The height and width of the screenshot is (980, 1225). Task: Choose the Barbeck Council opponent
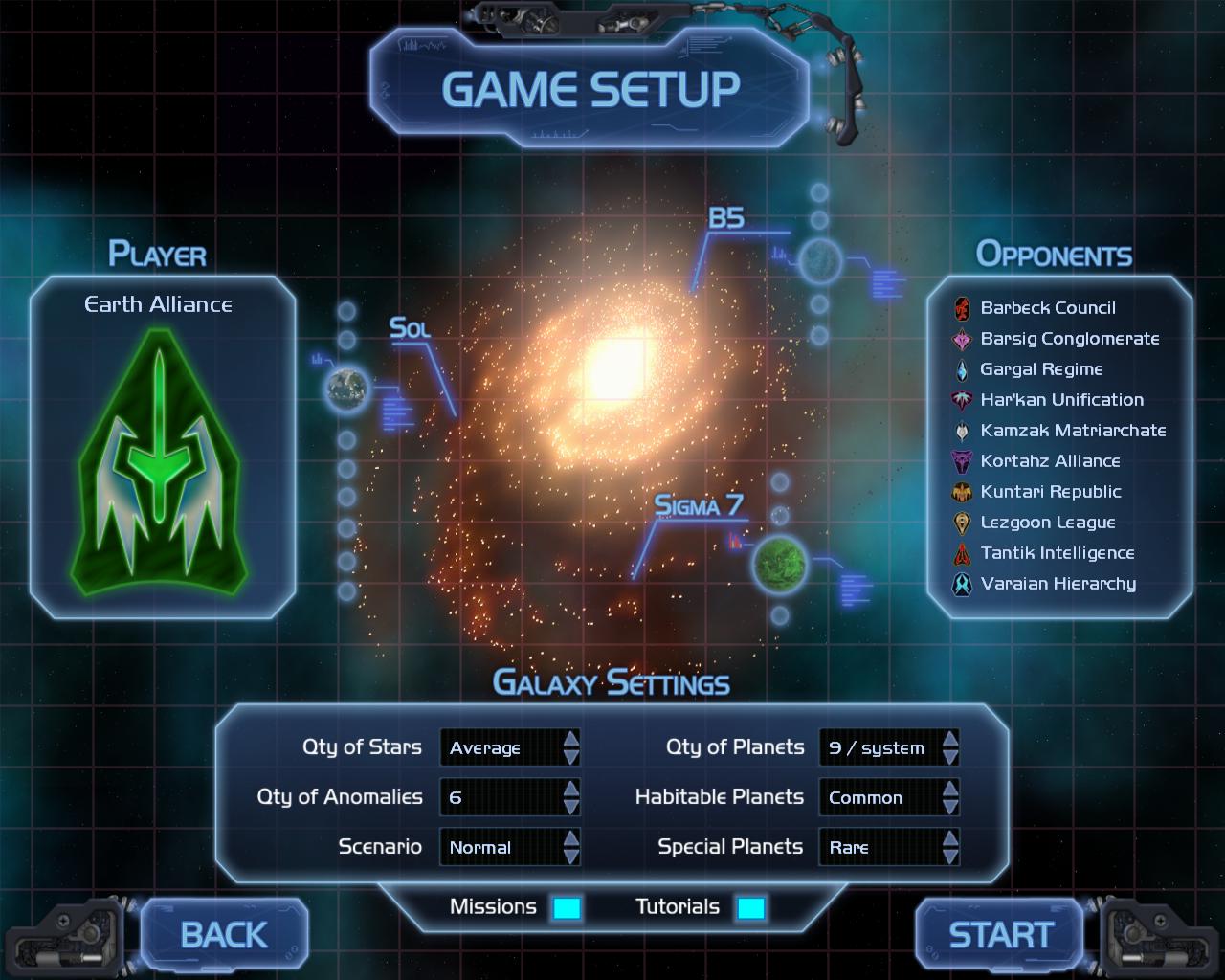point(1047,308)
